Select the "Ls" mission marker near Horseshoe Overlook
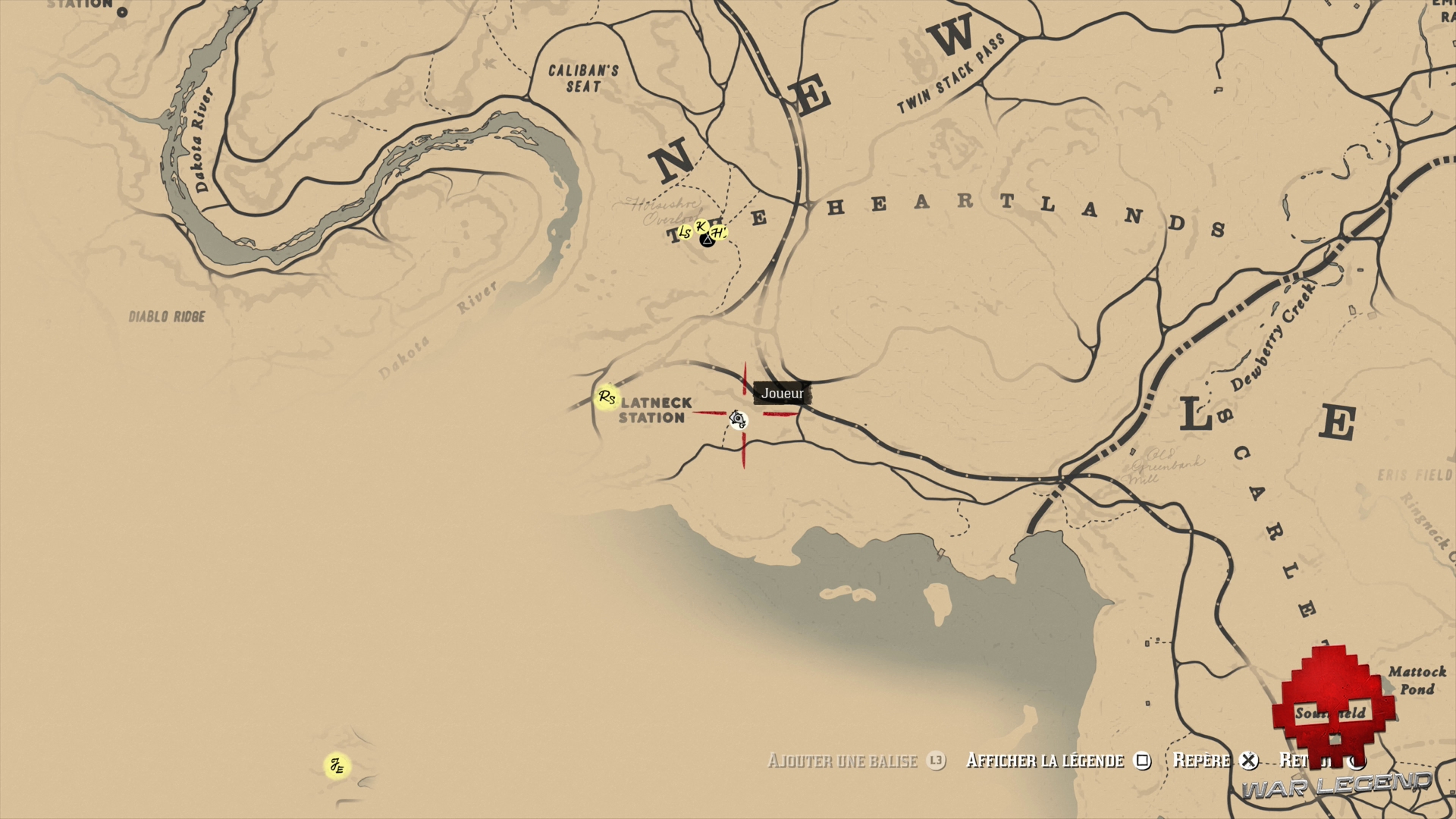The width and height of the screenshot is (1456, 819). 685,232
